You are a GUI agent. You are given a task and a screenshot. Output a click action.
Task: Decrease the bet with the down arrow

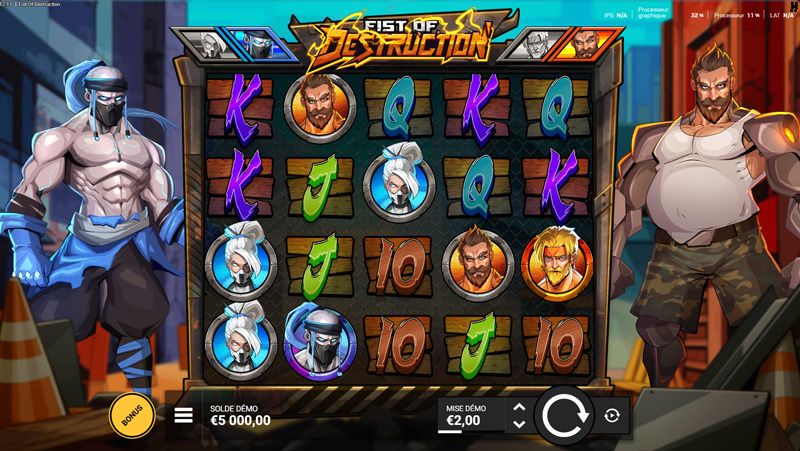click(x=519, y=424)
